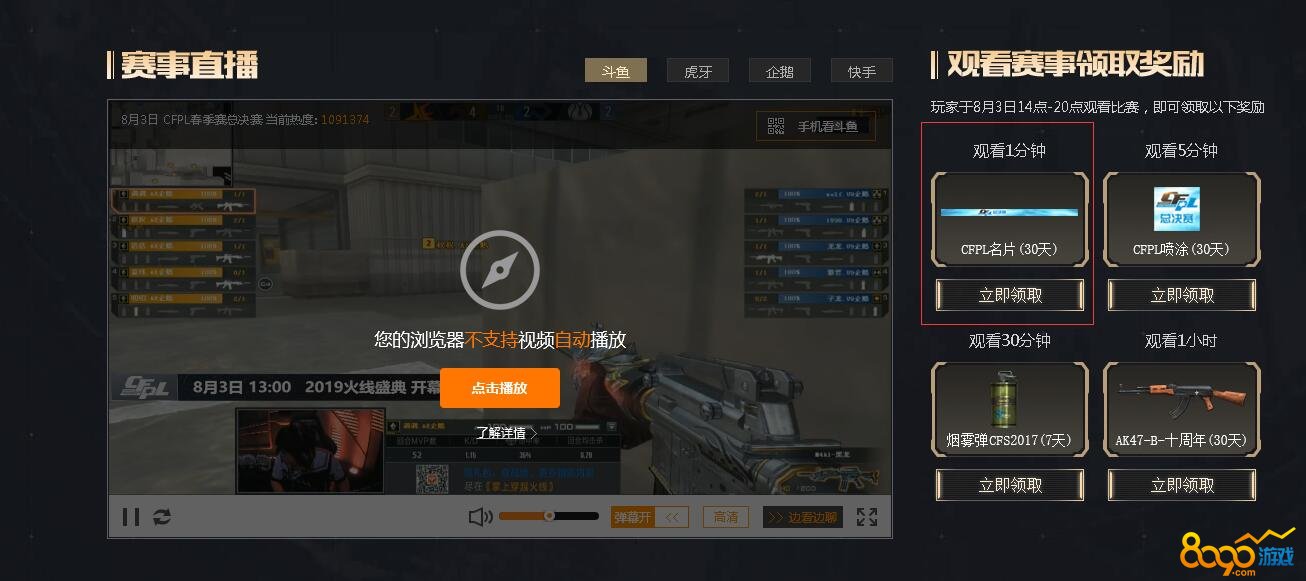Viewport: 1306px width, 581px height.
Task: Mute the video using the speaker icon
Action: (480, 517)
